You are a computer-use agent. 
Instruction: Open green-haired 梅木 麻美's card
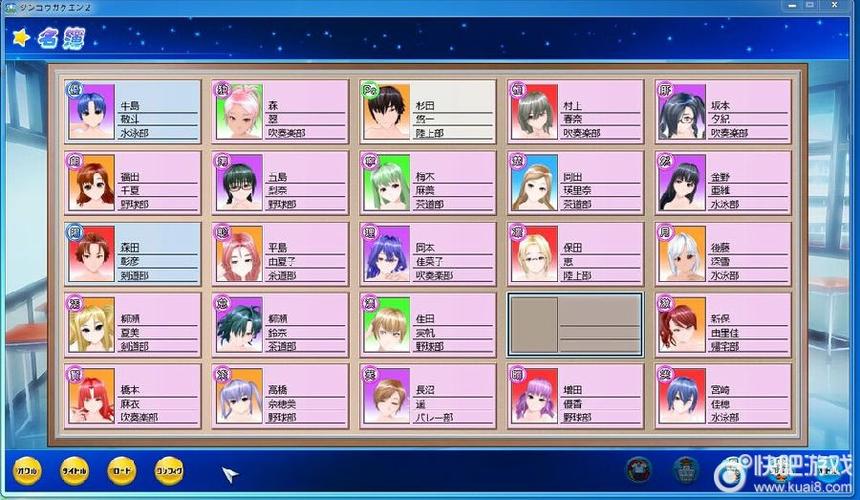[x=428, y=182]
